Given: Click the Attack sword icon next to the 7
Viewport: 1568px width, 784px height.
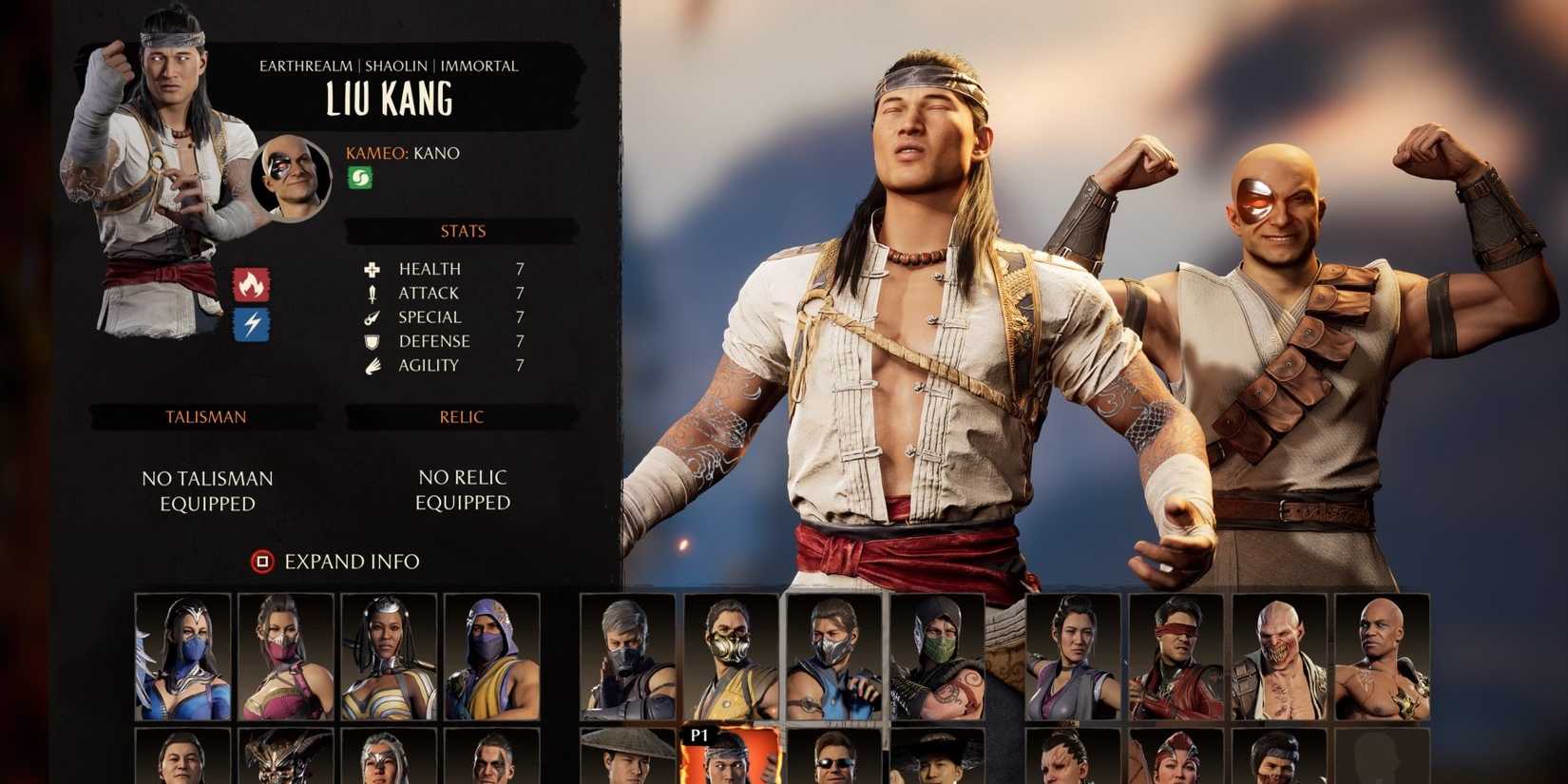Looking at the screenshot, I should pyautogui.click(x=371, y=293).
